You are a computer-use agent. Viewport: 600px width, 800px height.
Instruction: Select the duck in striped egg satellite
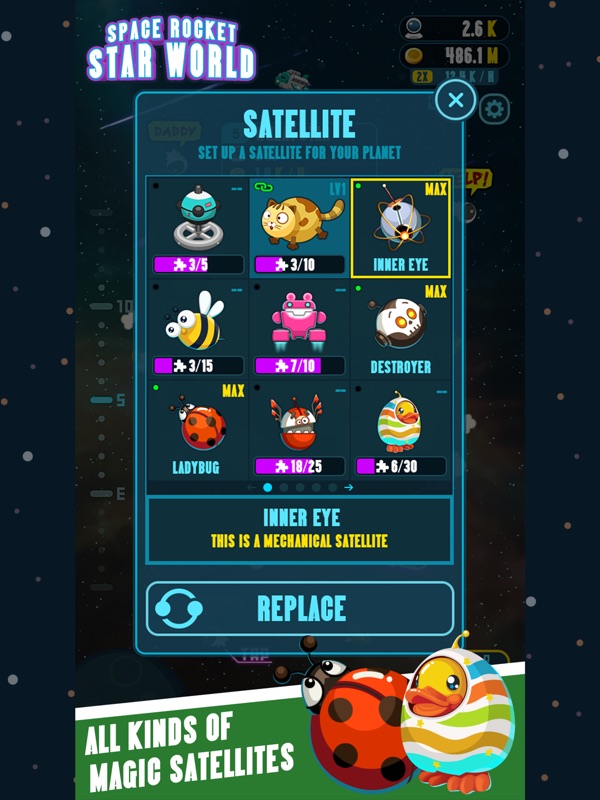401,430
